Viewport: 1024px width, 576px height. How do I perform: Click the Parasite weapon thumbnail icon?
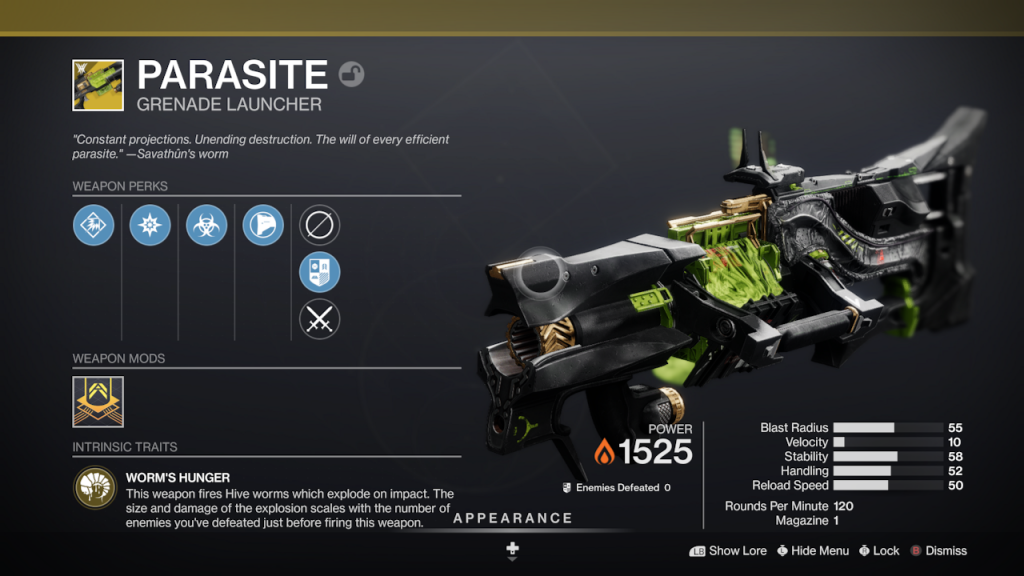(98, 85)
